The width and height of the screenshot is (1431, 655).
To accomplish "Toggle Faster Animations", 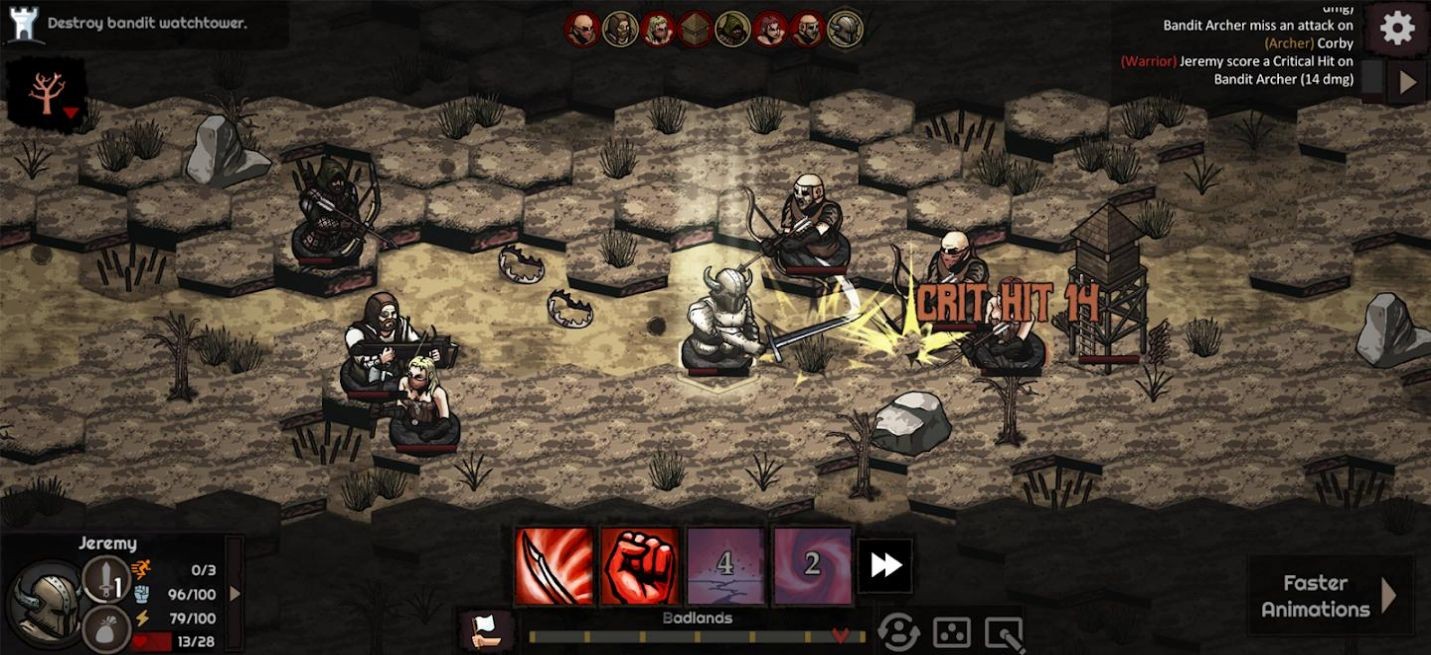I will click(1330, 596).
